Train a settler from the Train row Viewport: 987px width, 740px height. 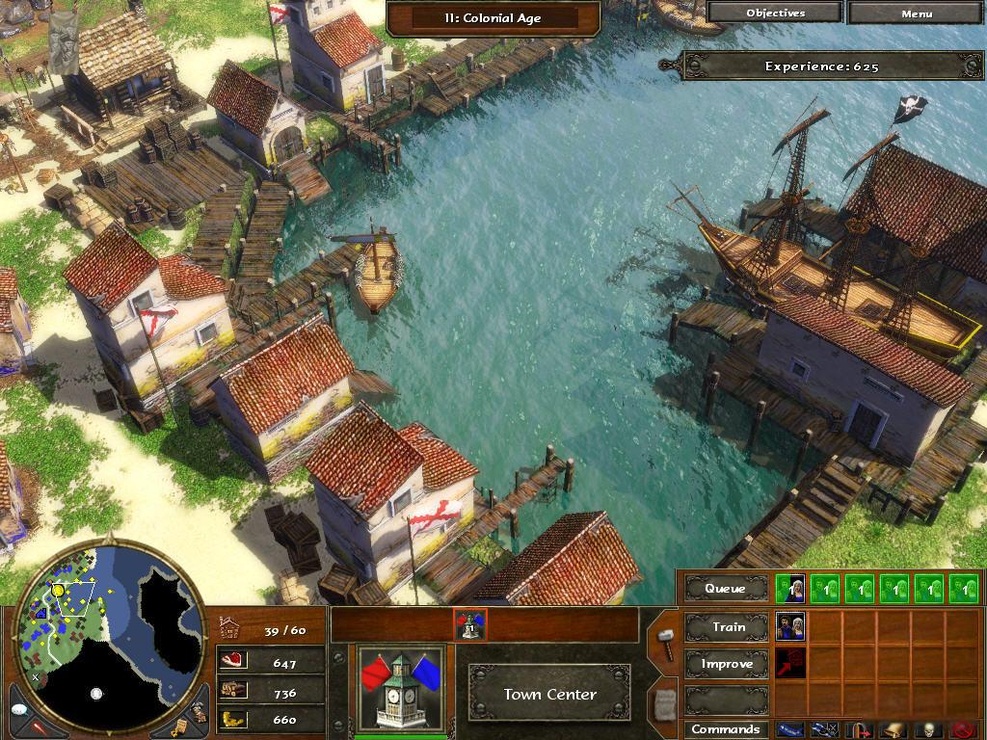click(x=790, y=627)
